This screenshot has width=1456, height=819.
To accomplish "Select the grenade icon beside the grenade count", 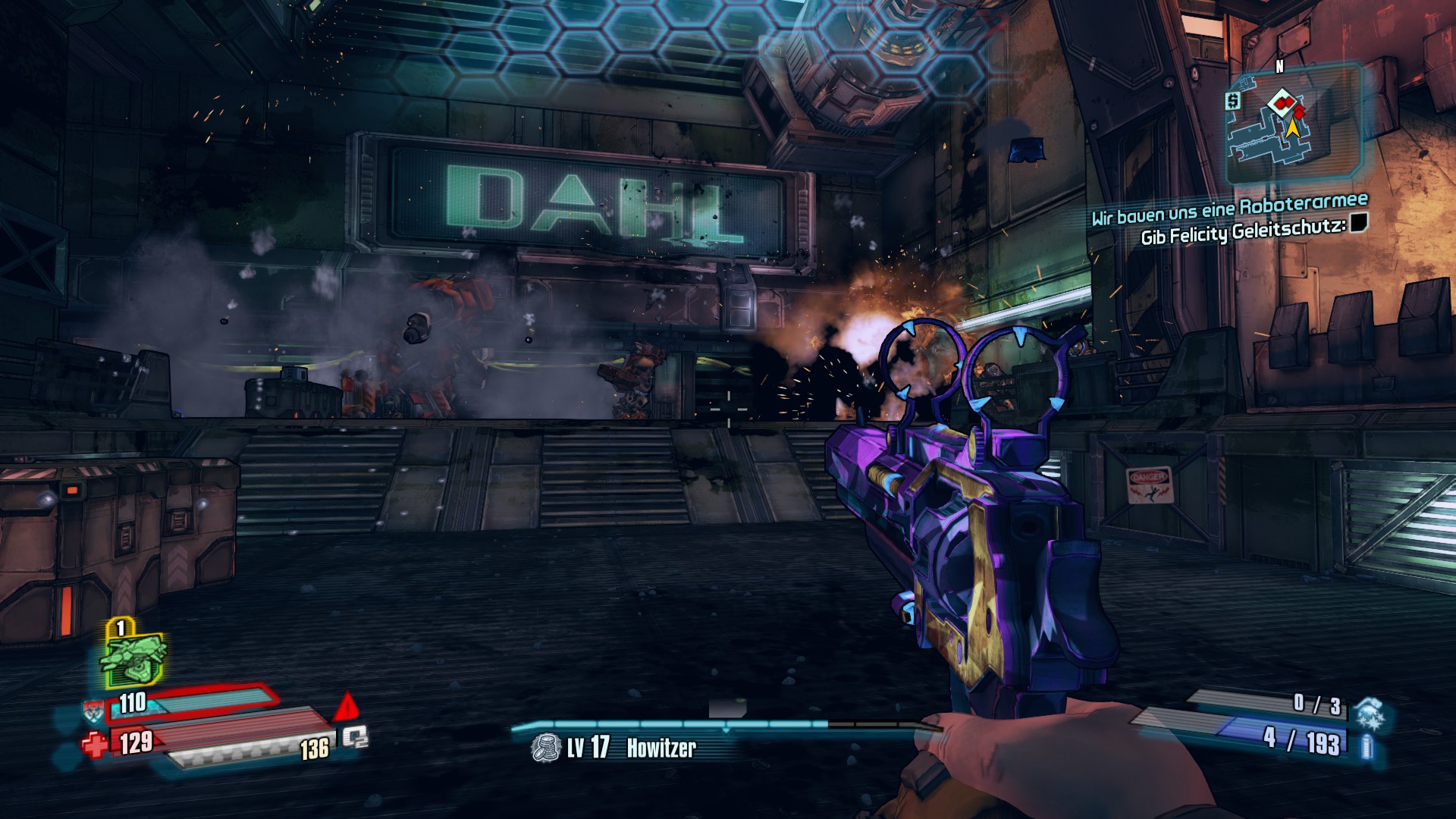I will point(1369,713).
